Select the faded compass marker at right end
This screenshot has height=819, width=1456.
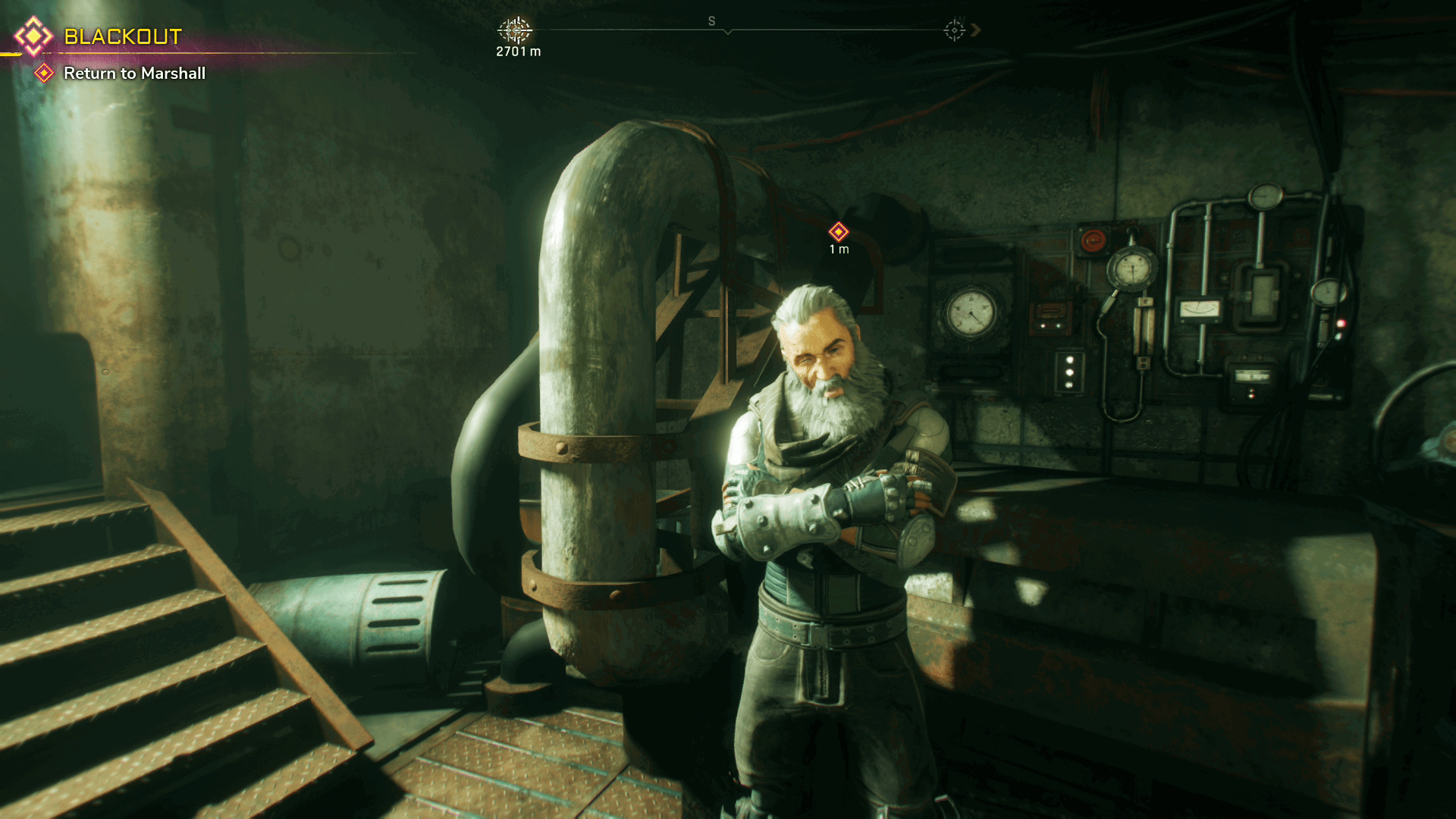(x=954, y=30)
